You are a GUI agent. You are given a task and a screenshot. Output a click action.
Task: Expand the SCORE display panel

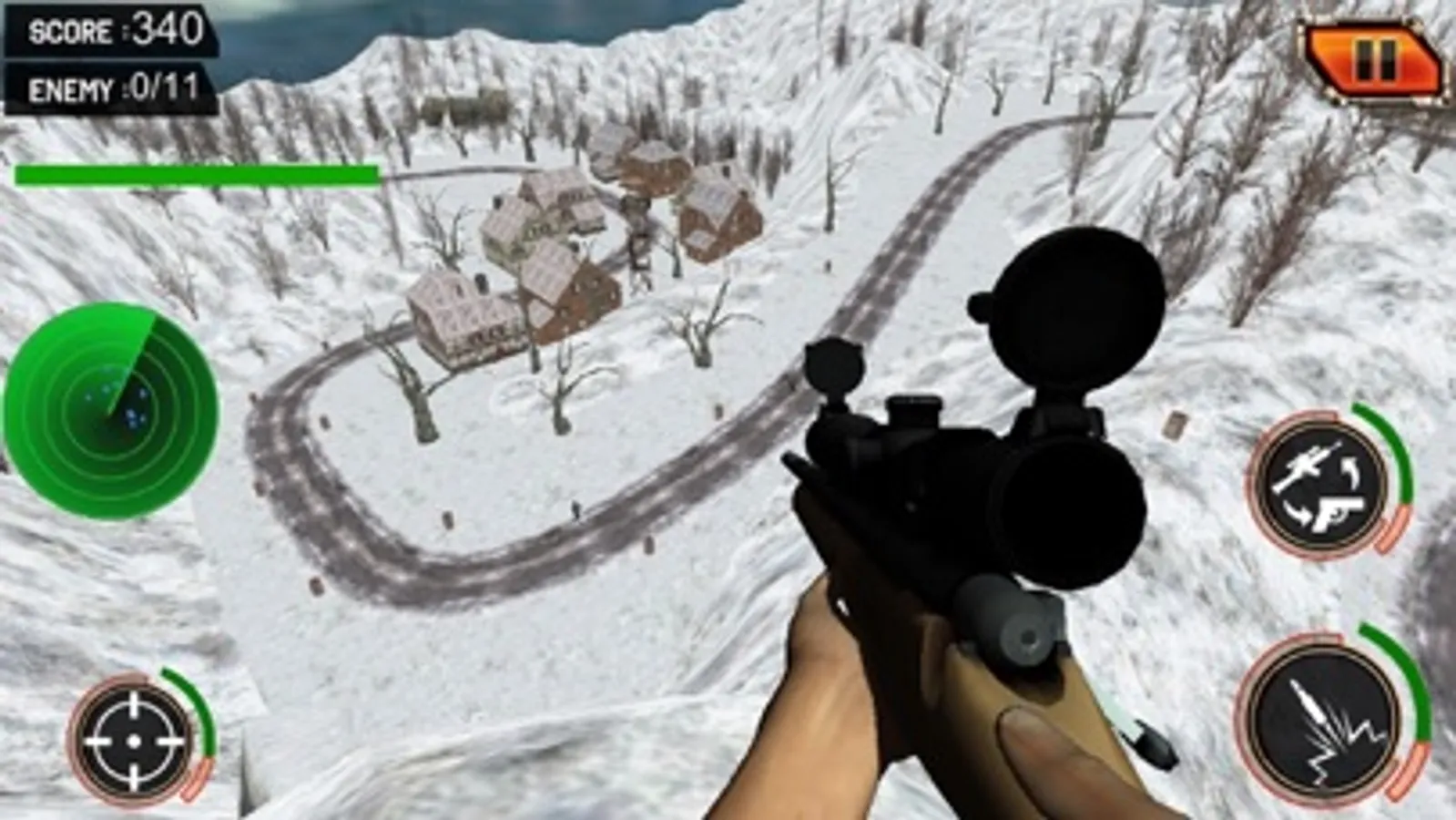(x=109, y=30)
